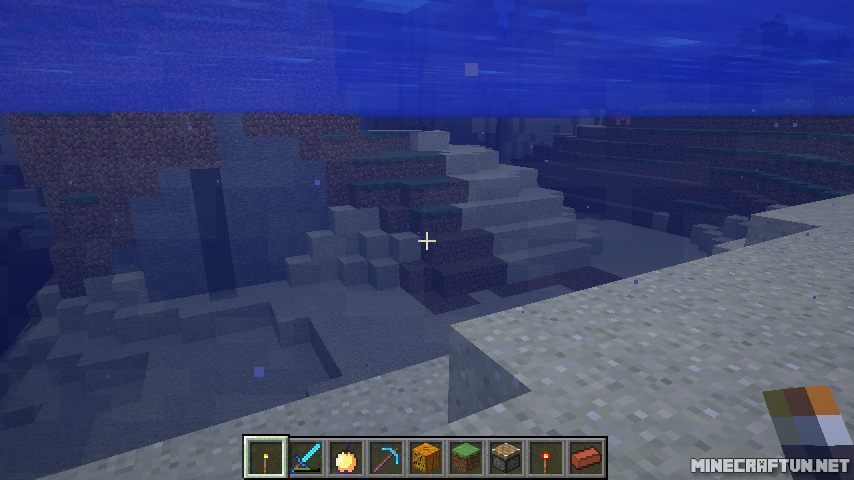Select the piston block slot
Viewport: 854px width, 480px height.
coord(506,457)
